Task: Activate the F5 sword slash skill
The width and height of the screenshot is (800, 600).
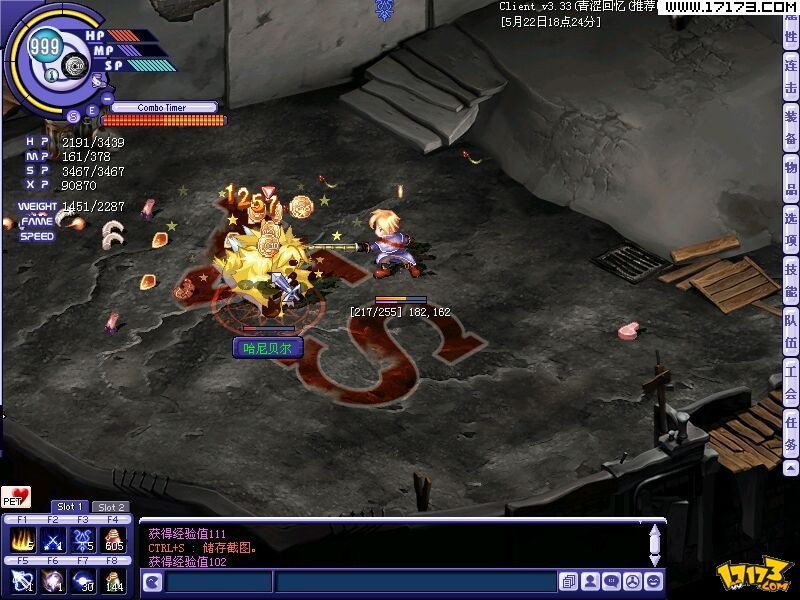Action: click(22, 580)
